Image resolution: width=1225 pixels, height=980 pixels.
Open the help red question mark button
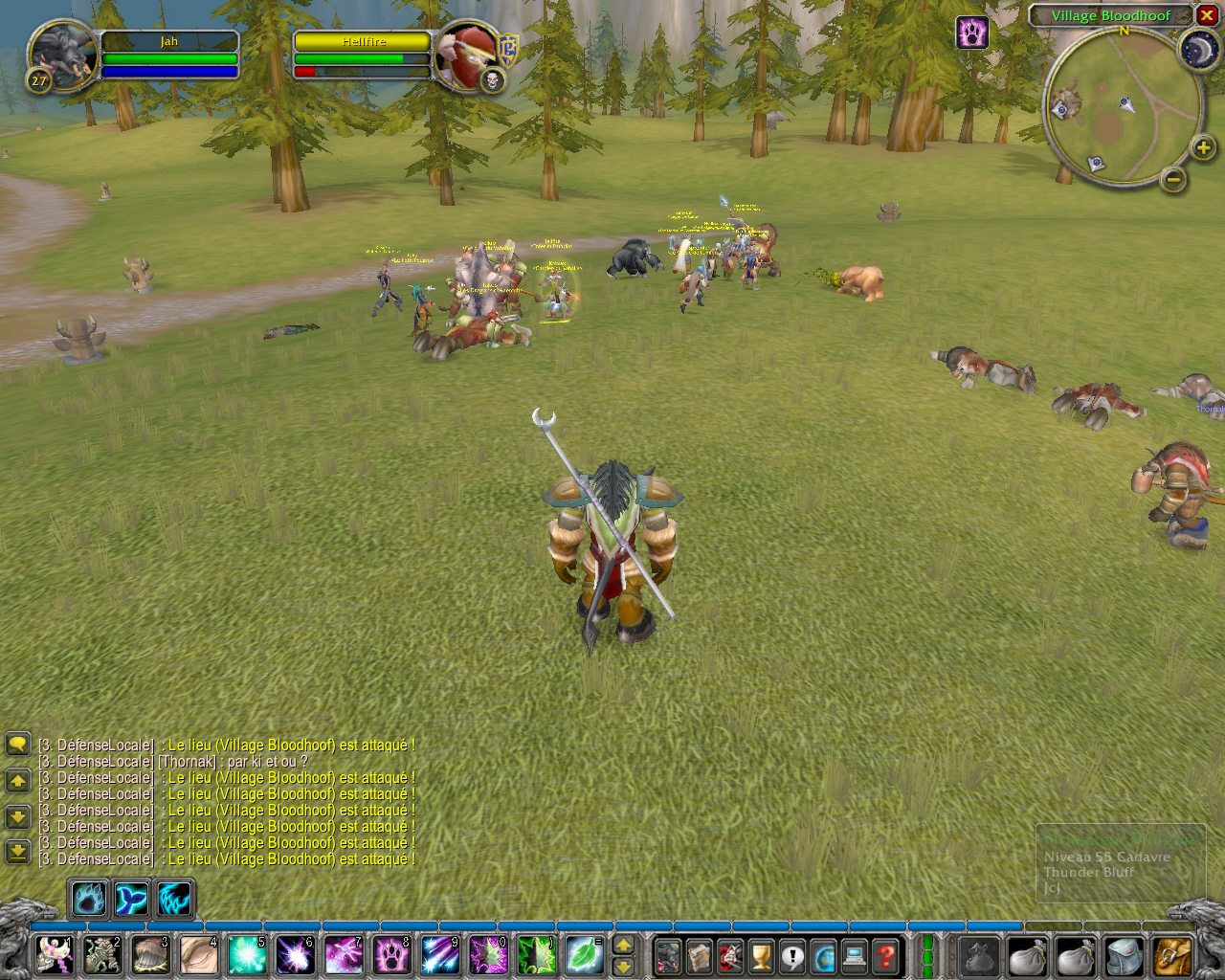(x=886, y=955)
